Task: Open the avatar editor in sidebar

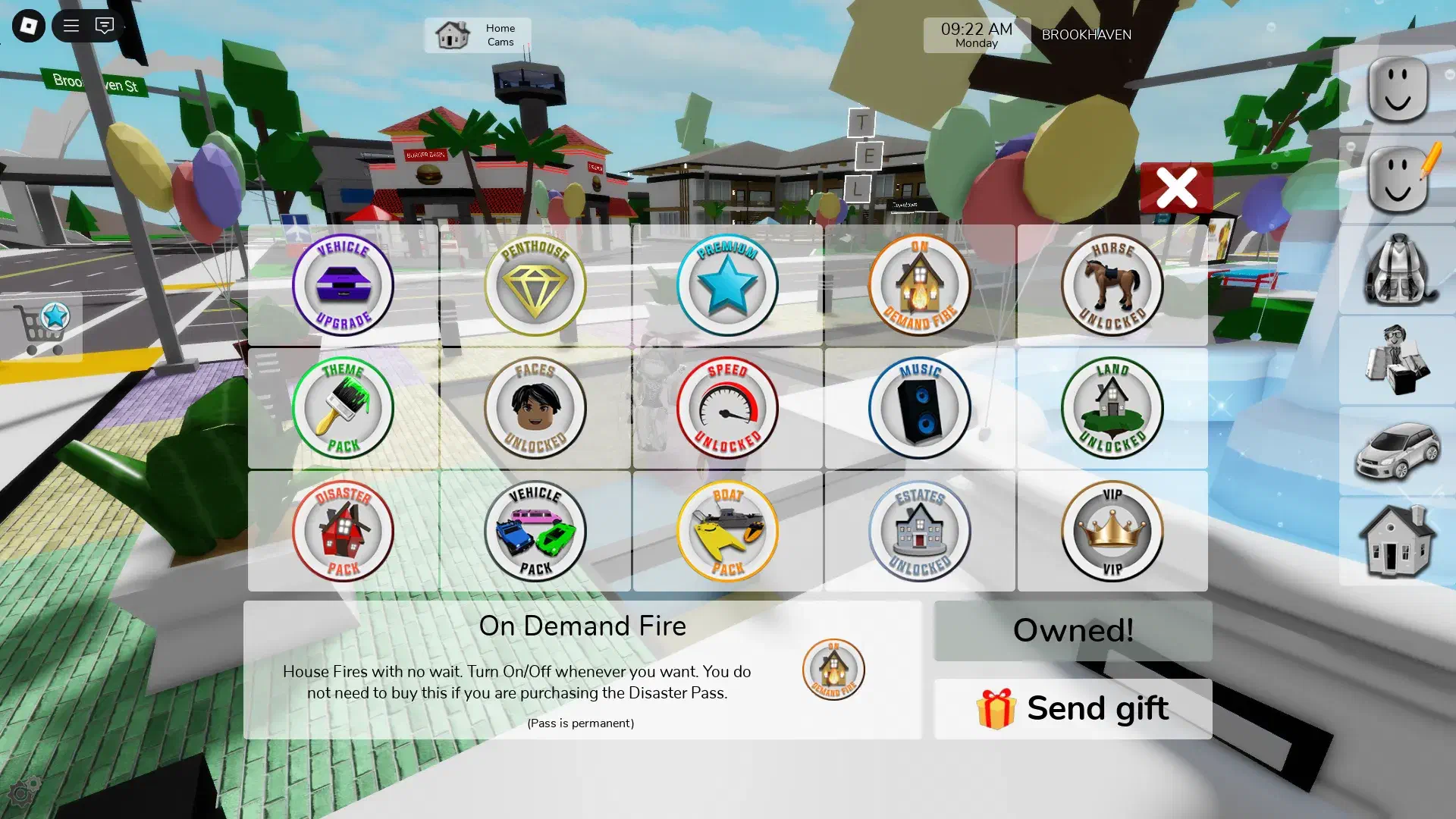Action: point(1398,180)
